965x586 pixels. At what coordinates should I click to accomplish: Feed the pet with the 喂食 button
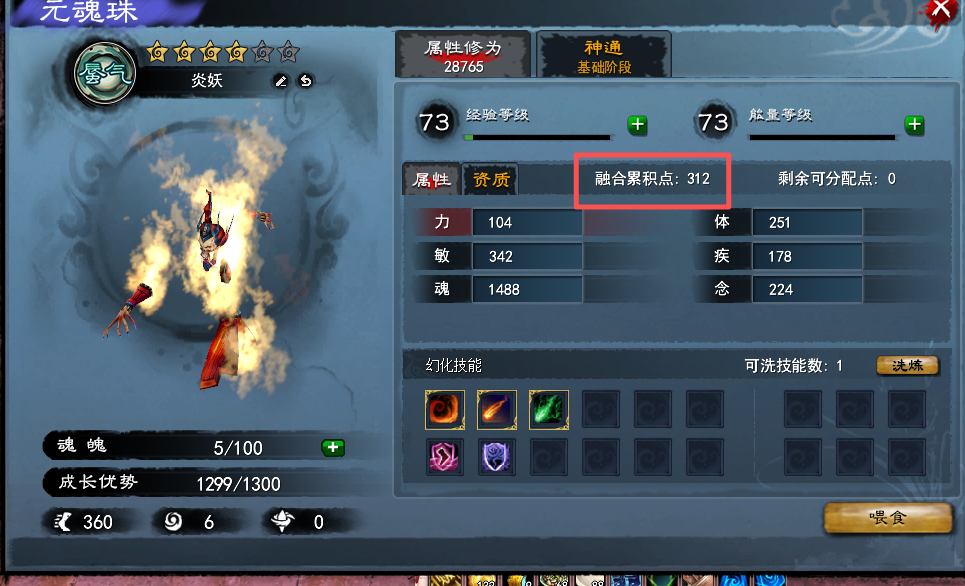[x=887, y=518]
